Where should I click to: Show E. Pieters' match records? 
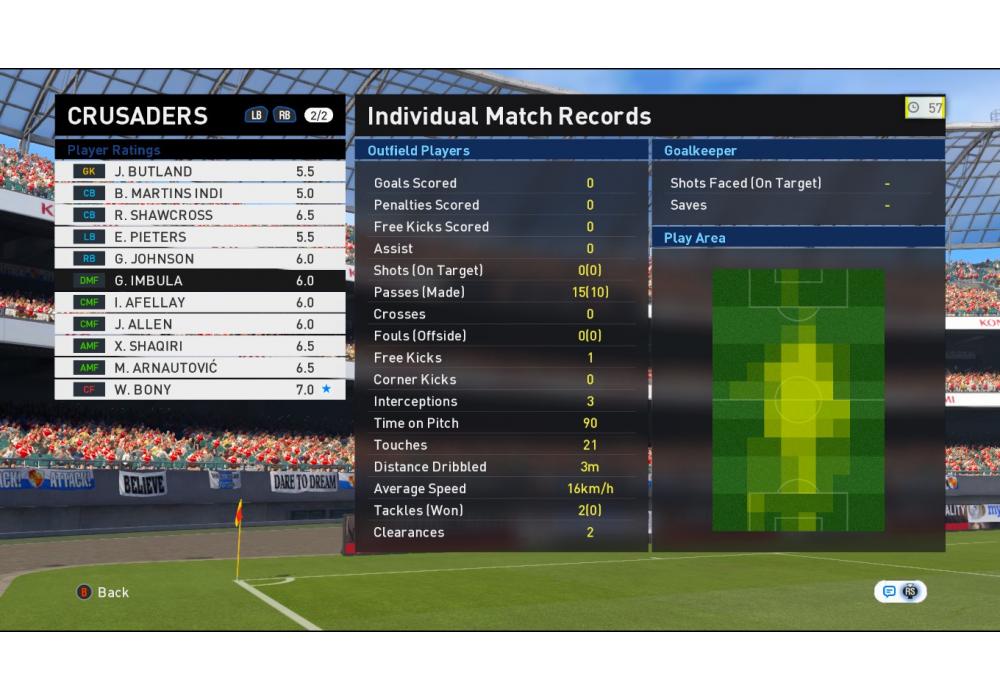[200, 238]
